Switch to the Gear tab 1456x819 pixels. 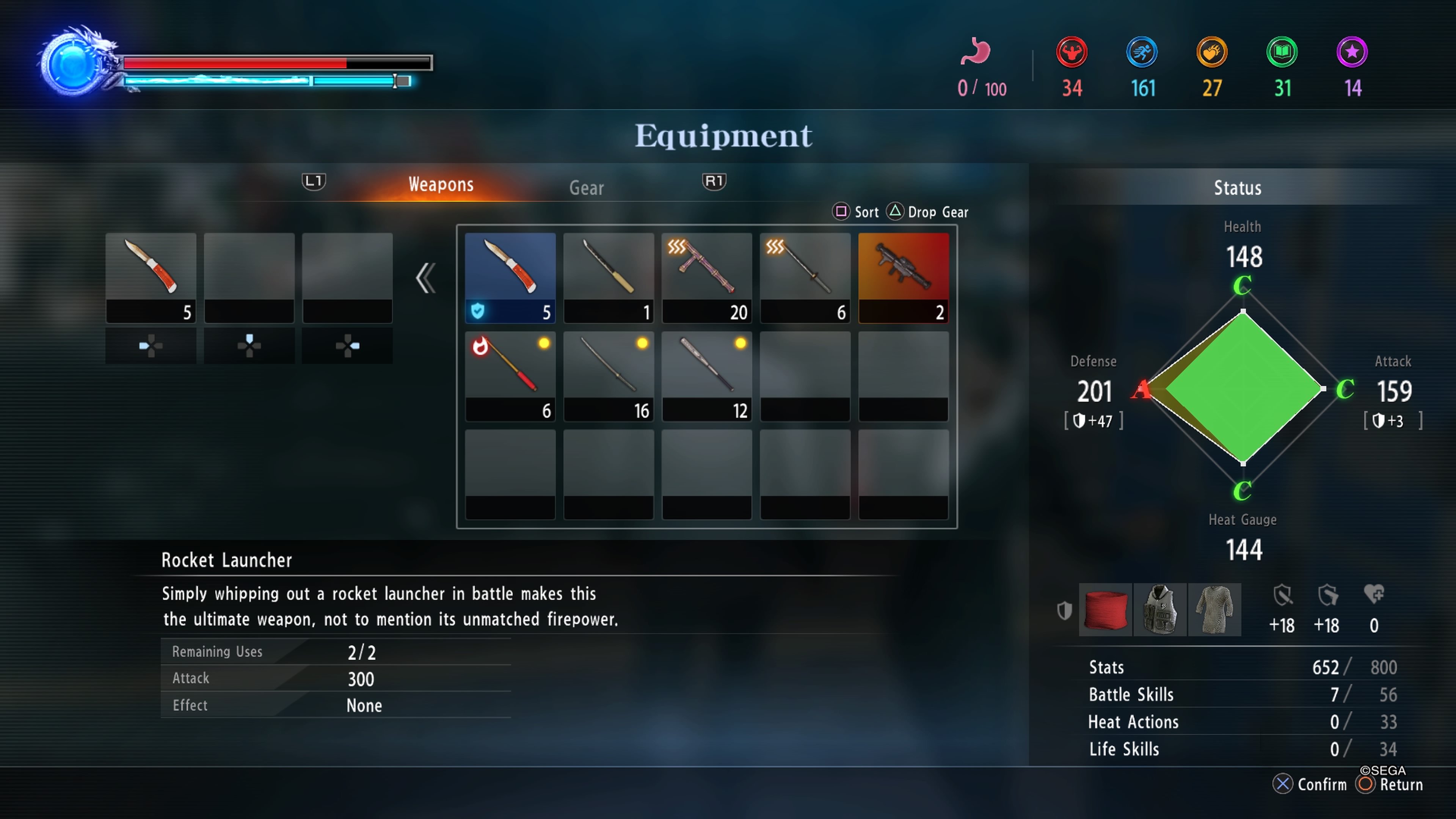click(x=586, y=188)
